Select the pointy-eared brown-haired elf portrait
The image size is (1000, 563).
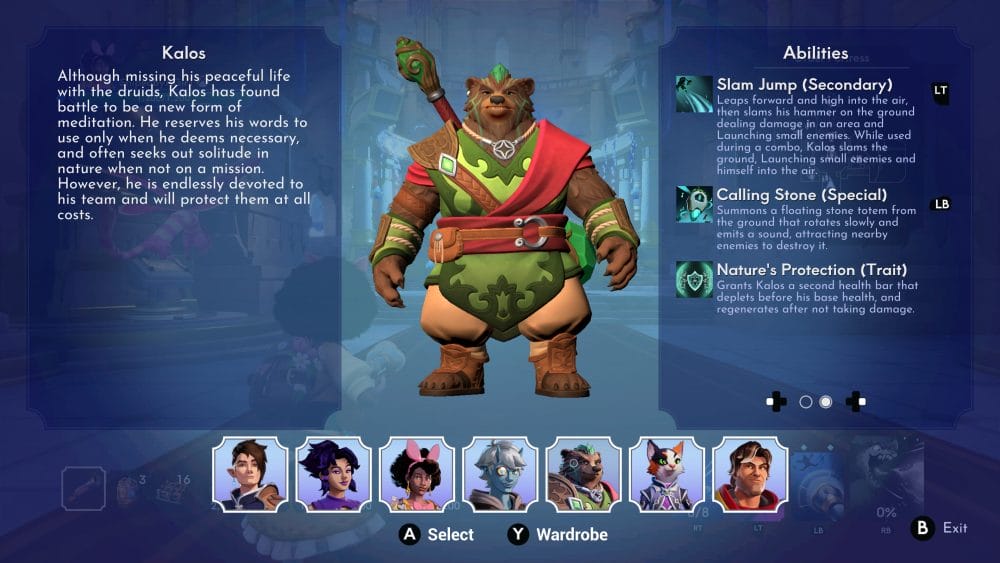tap(250, 474)
